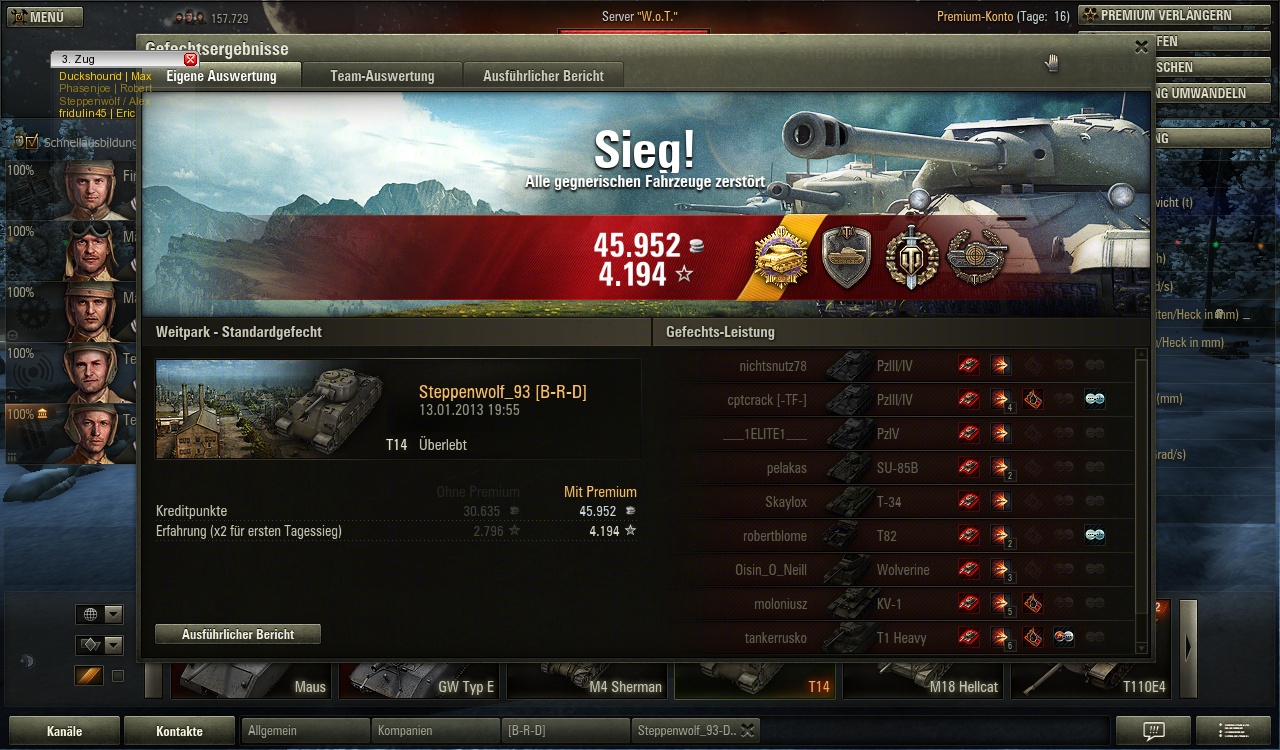
Task: Open the Kanäle chat channels
Action: [64, 731]
